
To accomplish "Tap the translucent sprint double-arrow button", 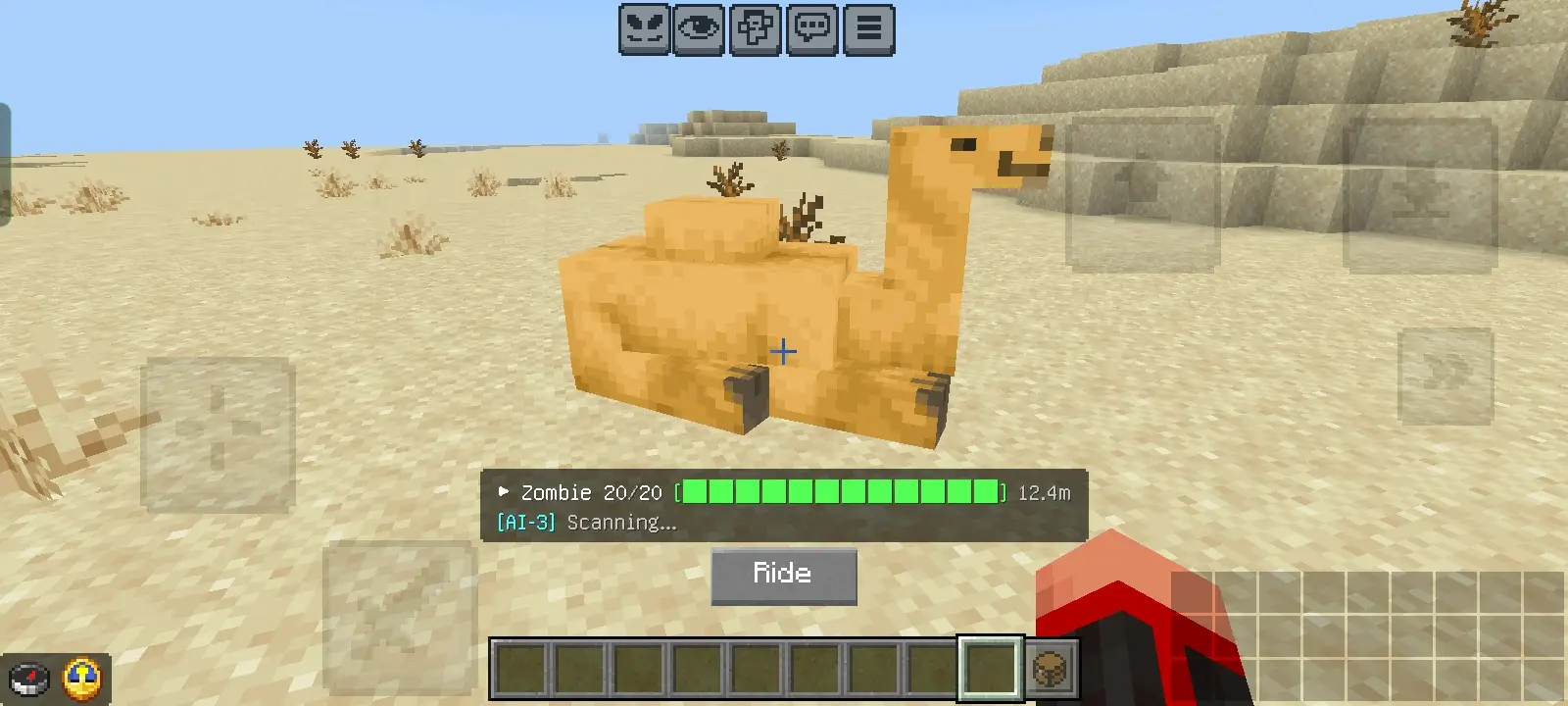I will click(x=1445, y=376).
